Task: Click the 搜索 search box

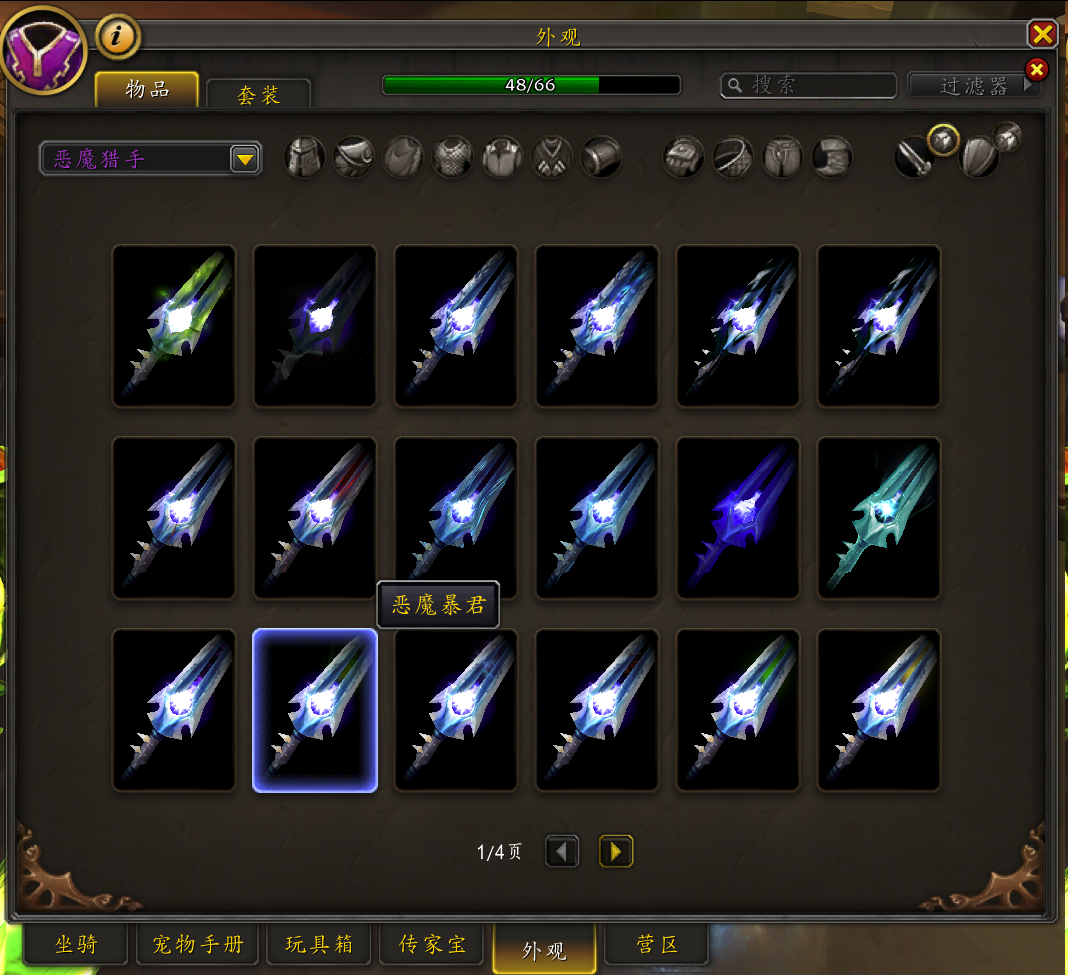Action: pyautogui.click(x=808, y=86)
